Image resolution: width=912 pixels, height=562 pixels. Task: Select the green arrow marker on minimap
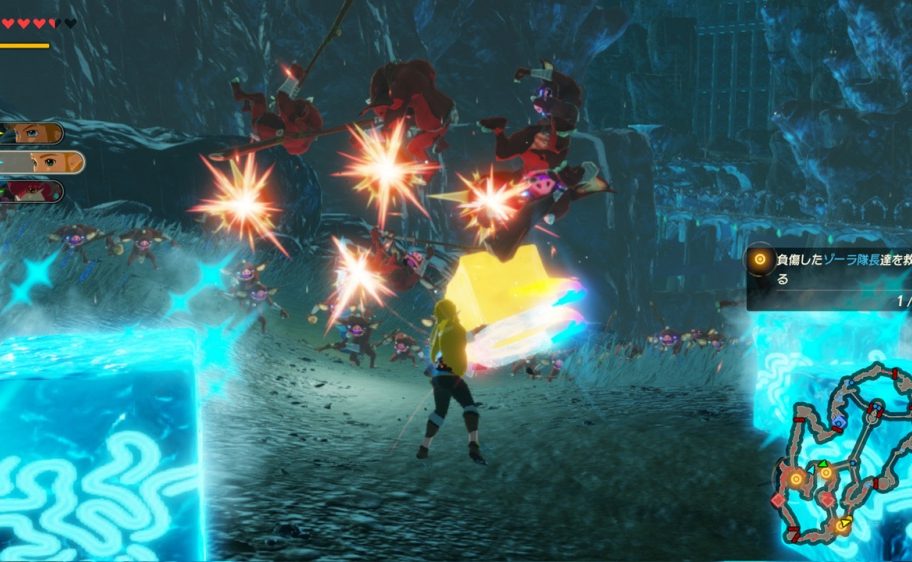[x=823, y=465]
